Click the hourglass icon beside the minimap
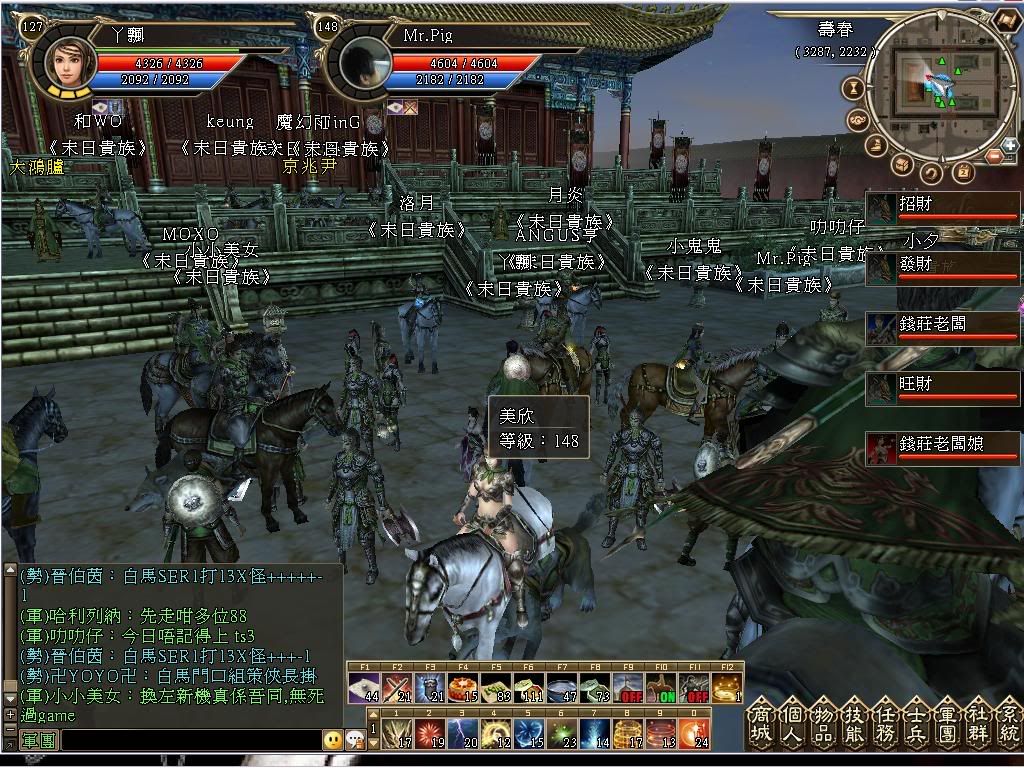Viewport: 1024px width, 768px height. (853, 88)
